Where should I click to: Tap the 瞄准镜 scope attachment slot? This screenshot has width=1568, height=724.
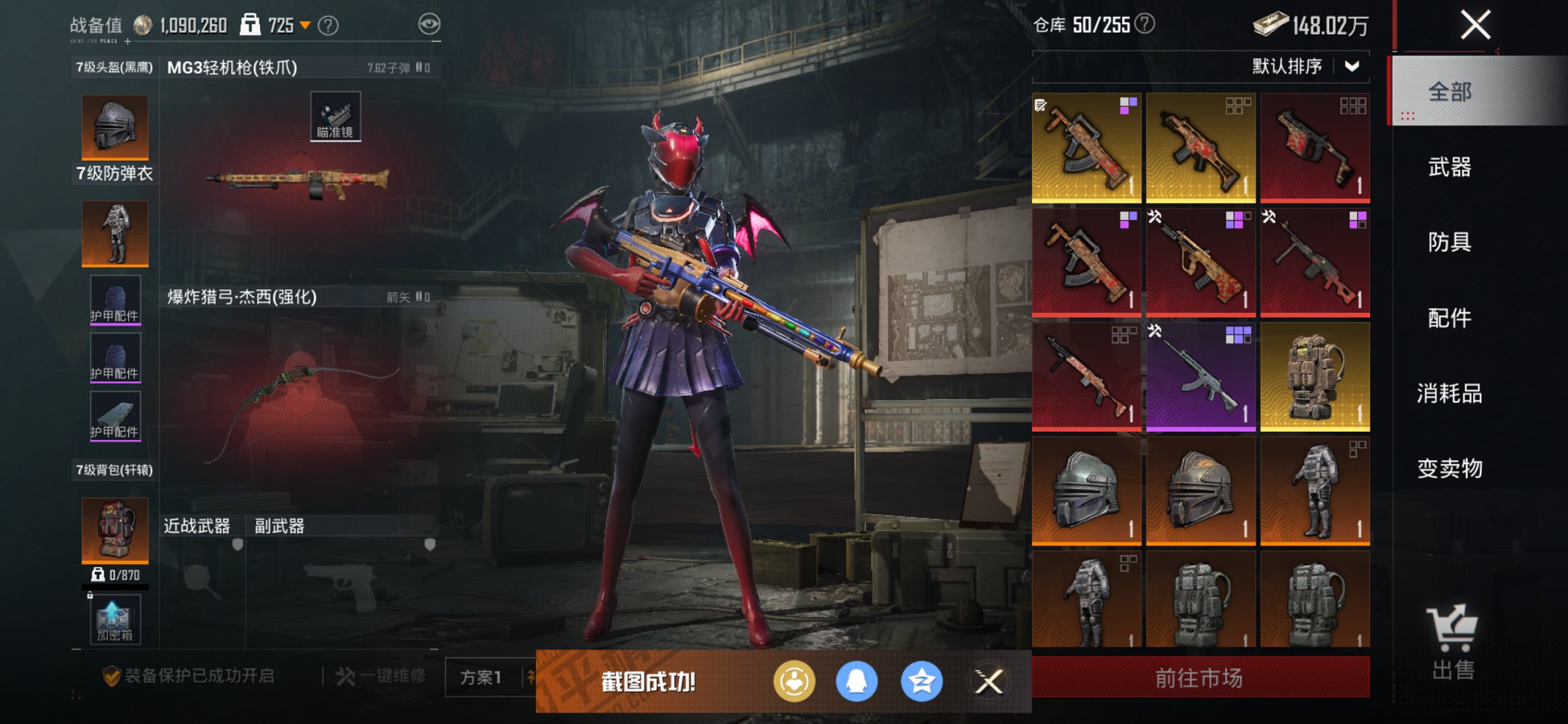click(335, 117)
